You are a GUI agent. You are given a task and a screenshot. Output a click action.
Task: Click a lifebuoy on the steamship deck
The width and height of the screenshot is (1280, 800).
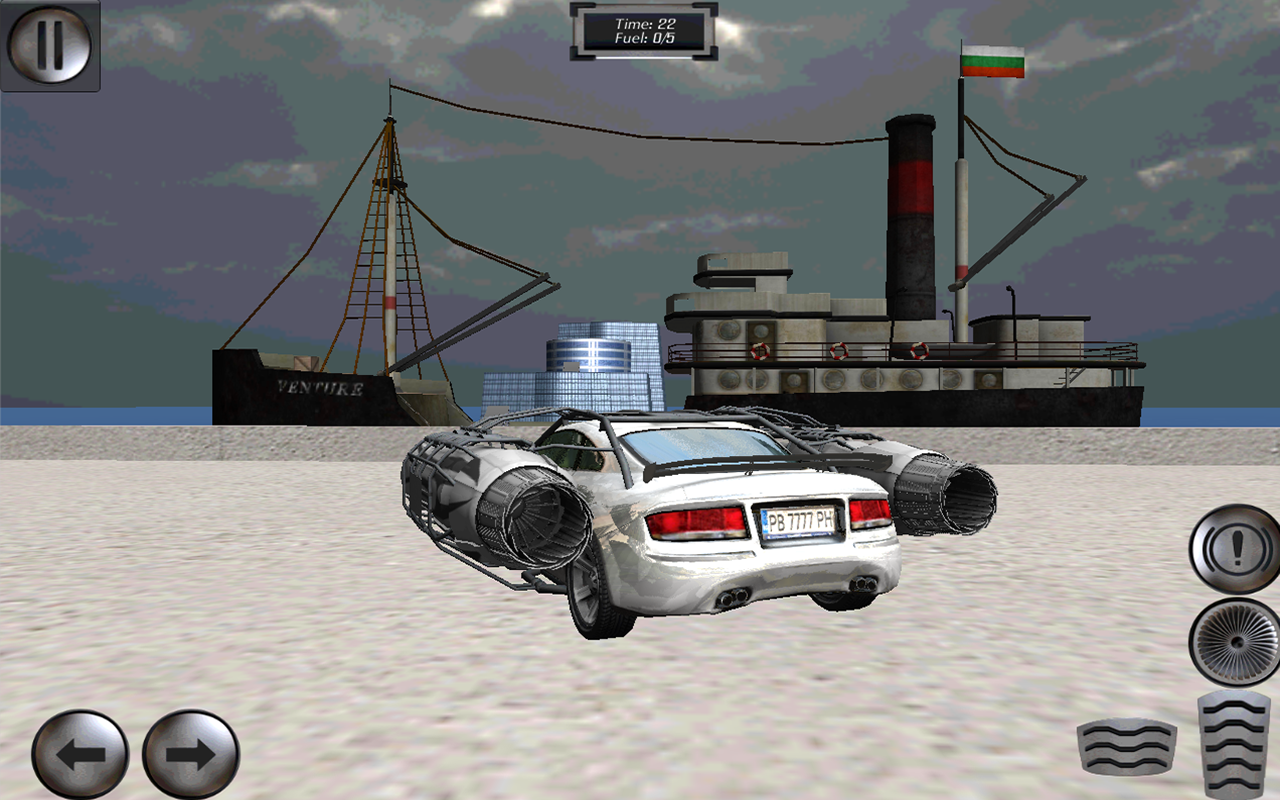click(x=758, y=352)
